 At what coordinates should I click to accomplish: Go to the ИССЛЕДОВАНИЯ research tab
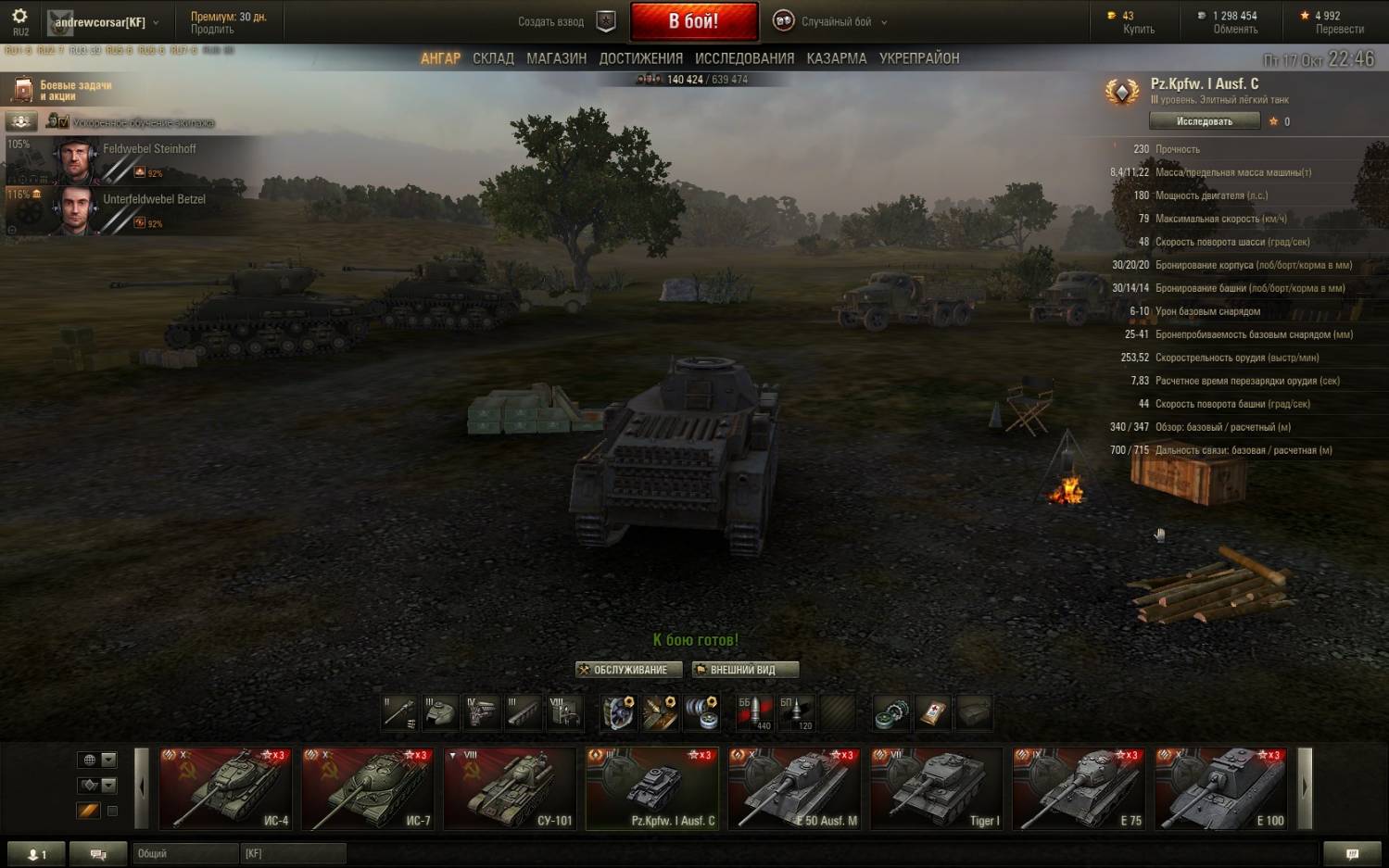point(744,58)
